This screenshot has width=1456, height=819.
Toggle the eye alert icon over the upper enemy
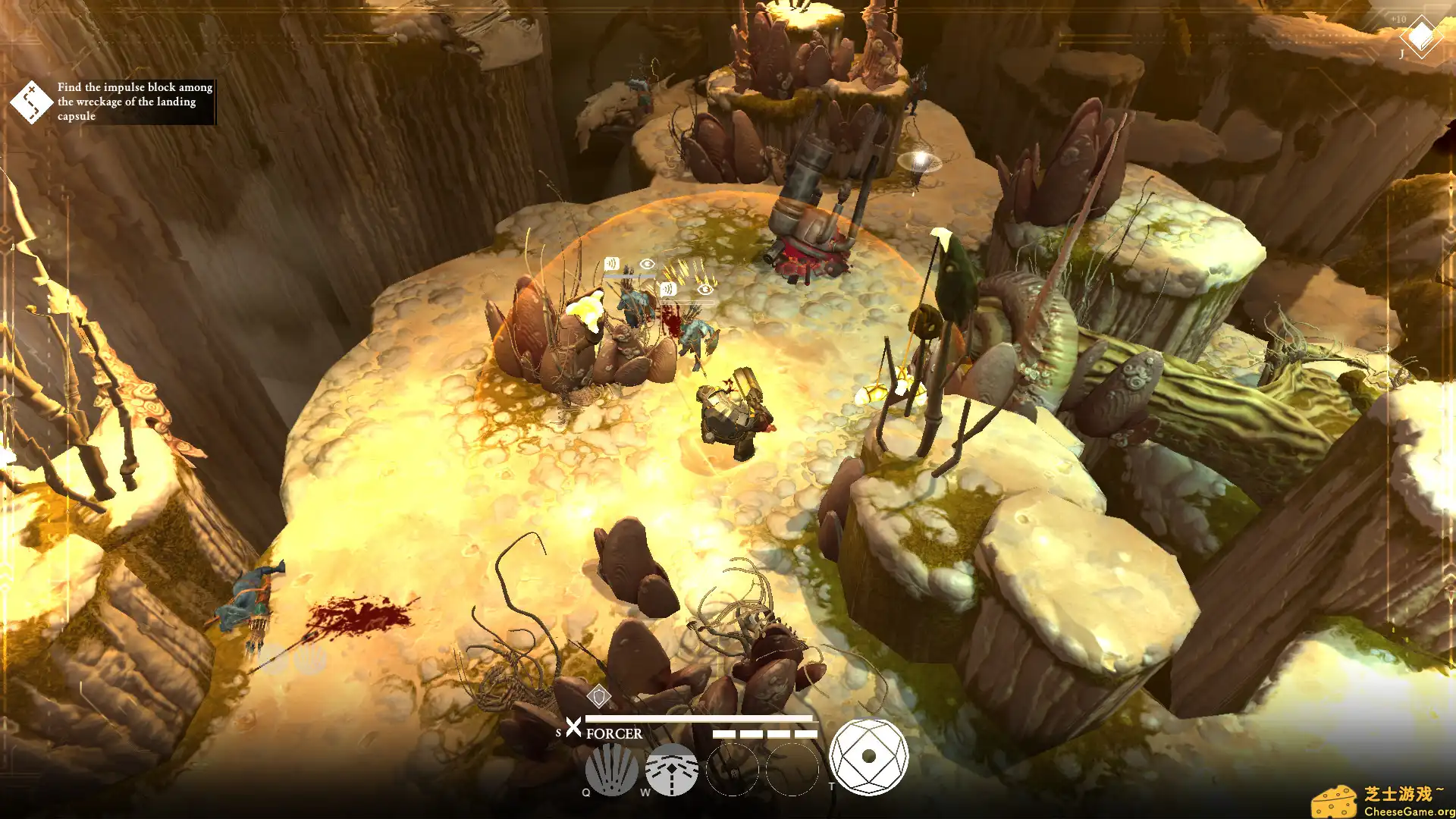tap(646, 263)
